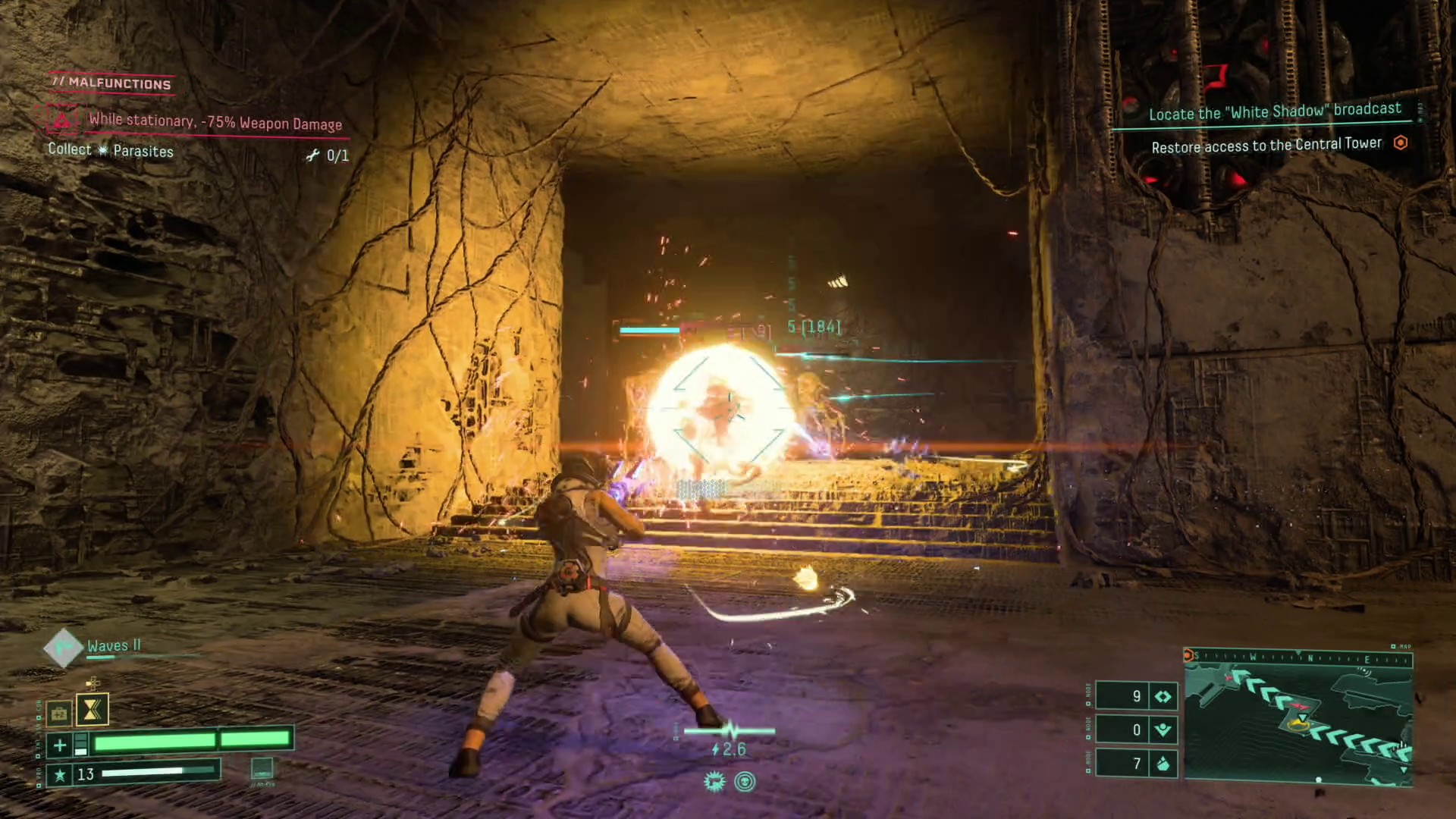The image size is (1456, 819).
Task: Click the plus health icon
Action: click(59, 745)
